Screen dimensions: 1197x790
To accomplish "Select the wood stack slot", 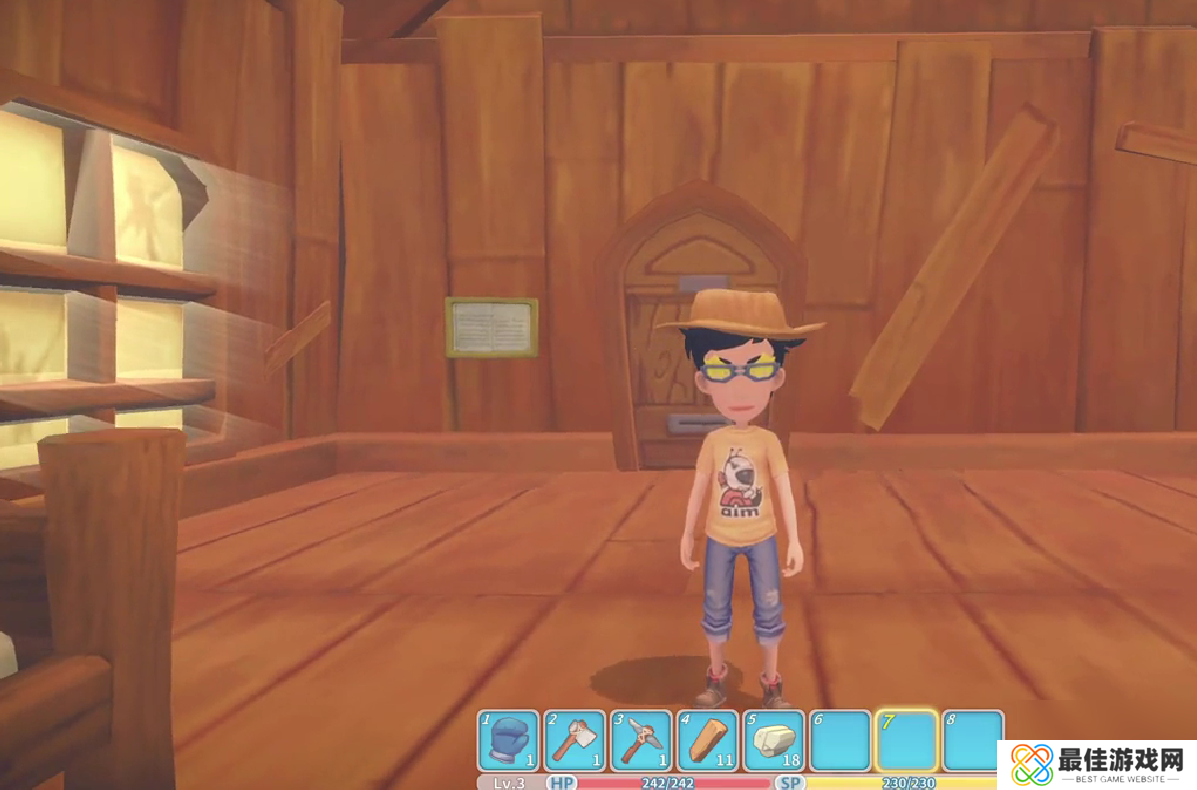I will click(x=707, y=741).
